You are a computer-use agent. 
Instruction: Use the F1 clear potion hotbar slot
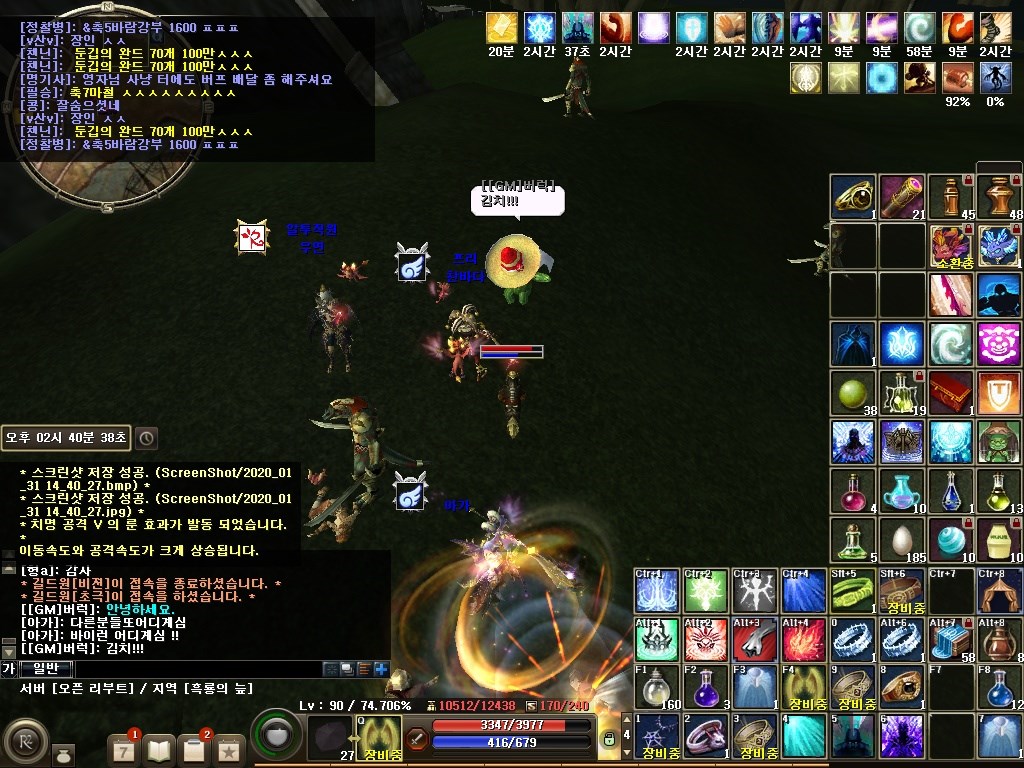point(657,687)
